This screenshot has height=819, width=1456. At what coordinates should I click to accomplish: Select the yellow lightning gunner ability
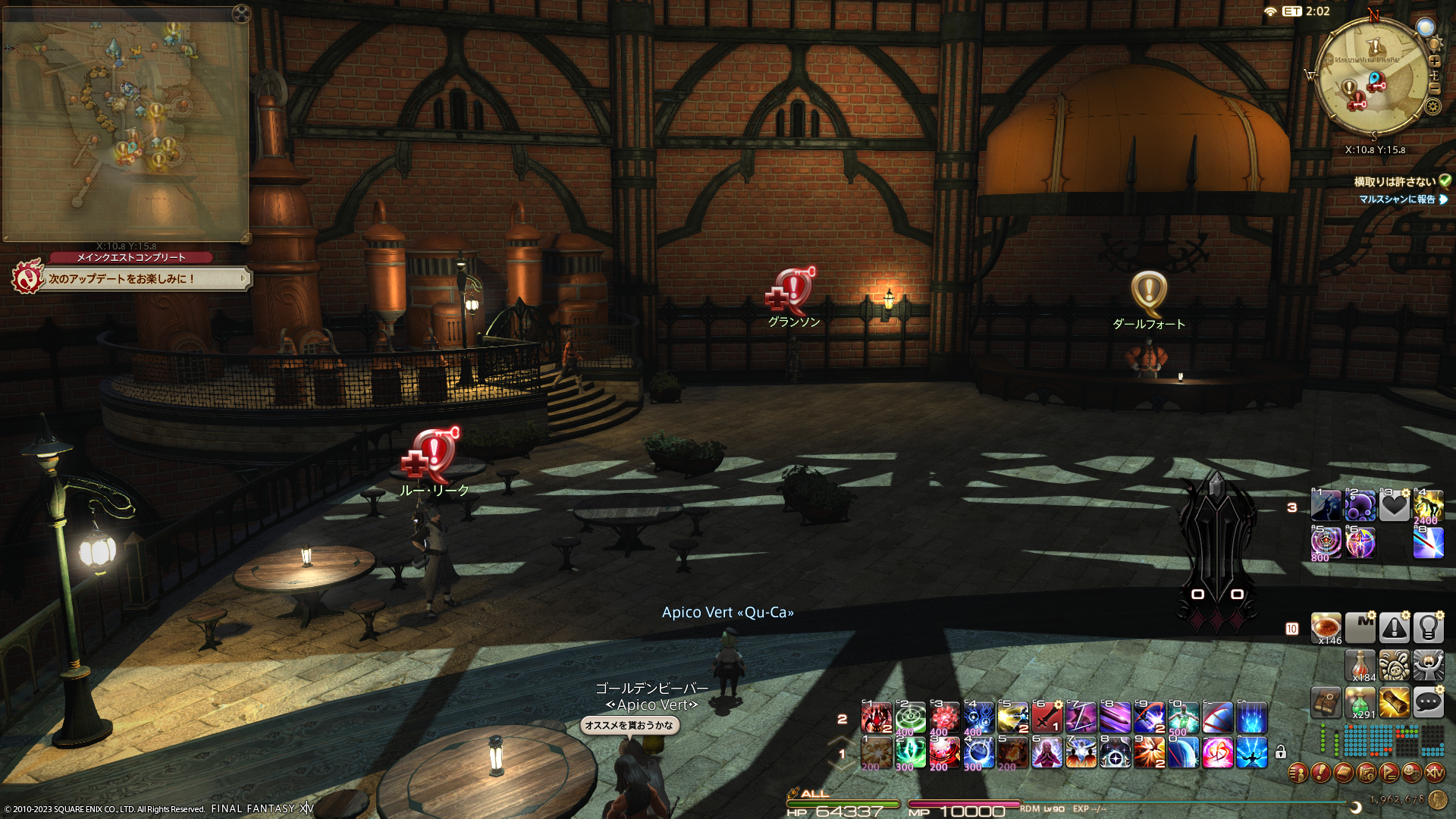1012,717
